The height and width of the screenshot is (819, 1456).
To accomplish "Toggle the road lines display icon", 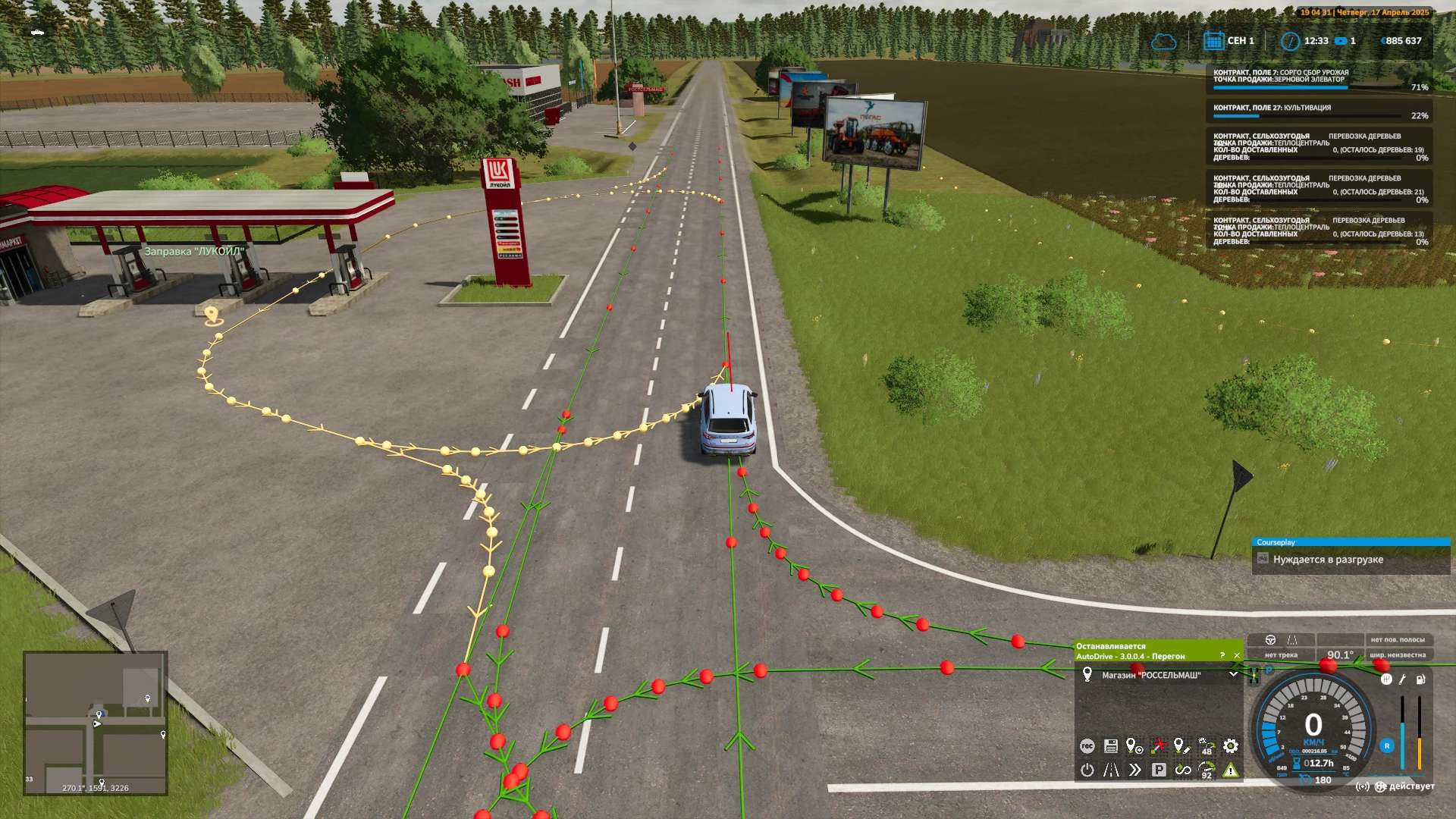I will pos(1110,770).
